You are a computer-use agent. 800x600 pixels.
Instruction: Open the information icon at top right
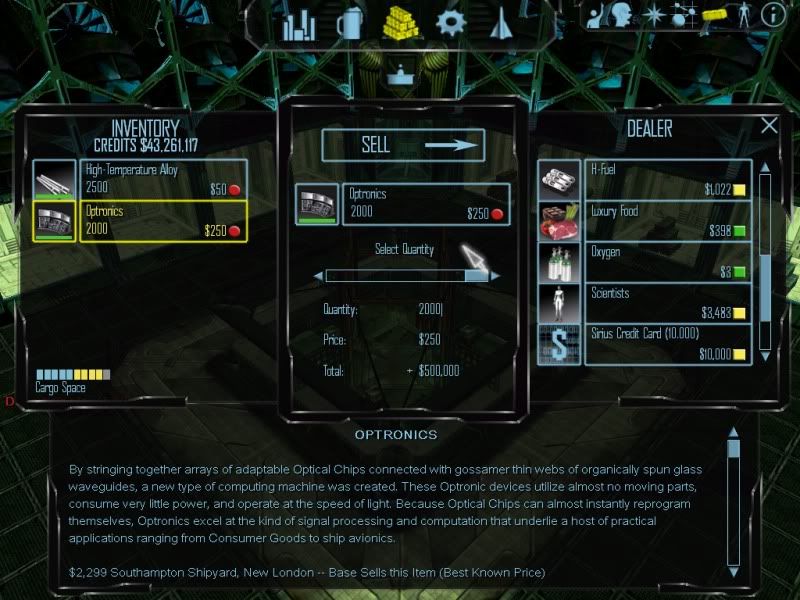click(x=773, y=14)
